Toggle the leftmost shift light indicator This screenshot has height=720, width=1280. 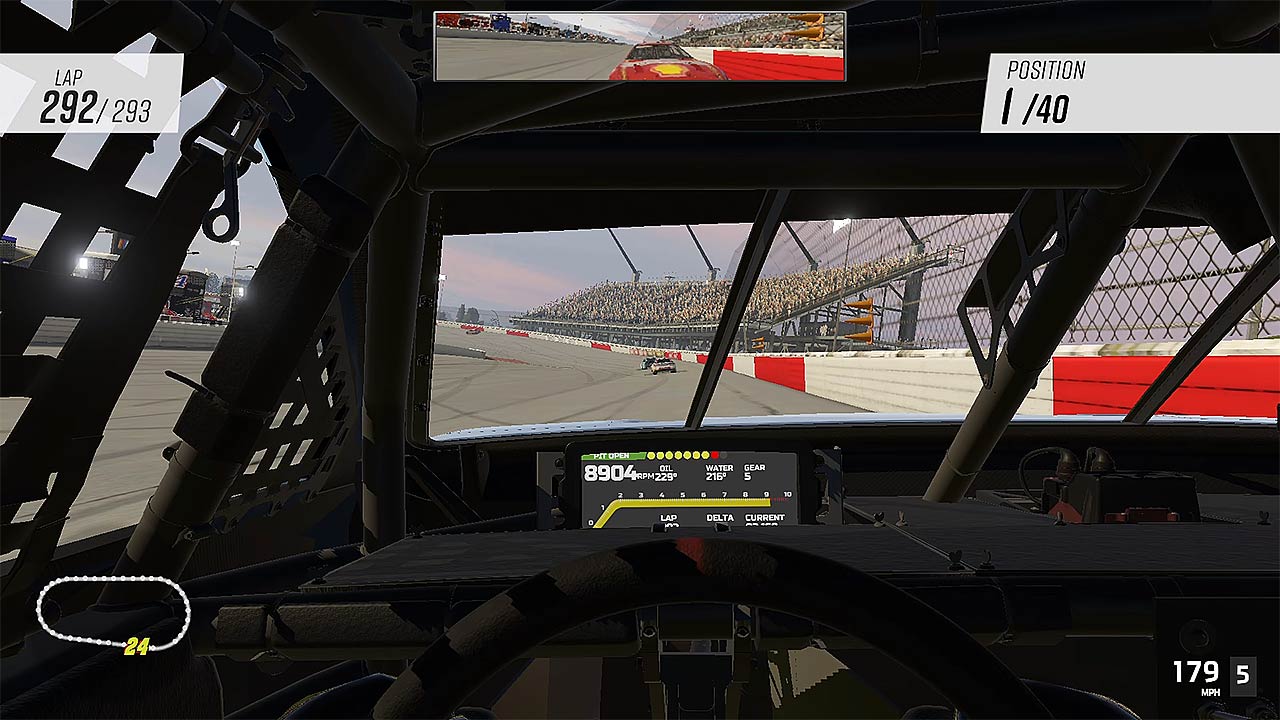point(651,455)
